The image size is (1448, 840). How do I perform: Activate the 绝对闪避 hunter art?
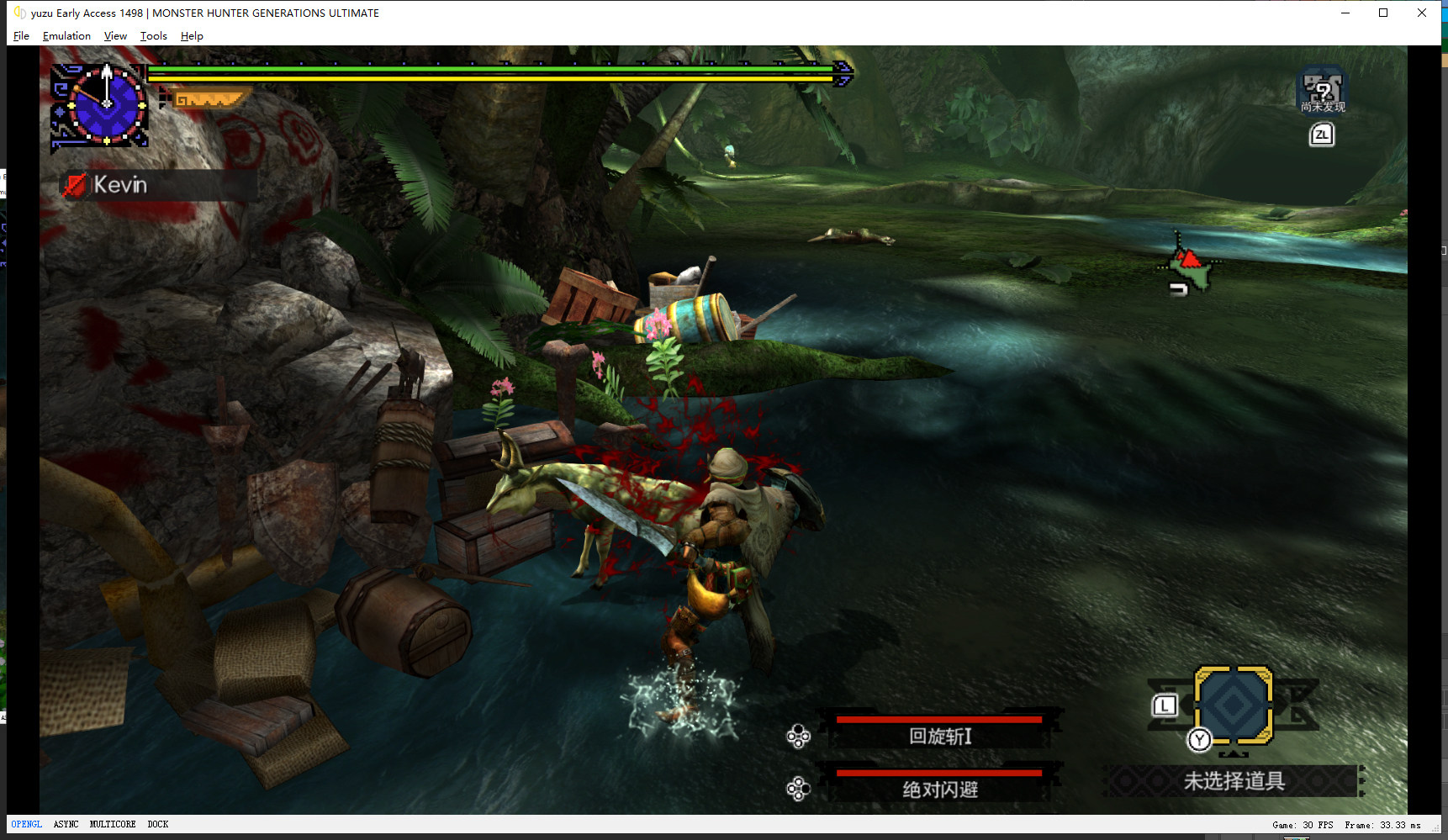(939, 789)
